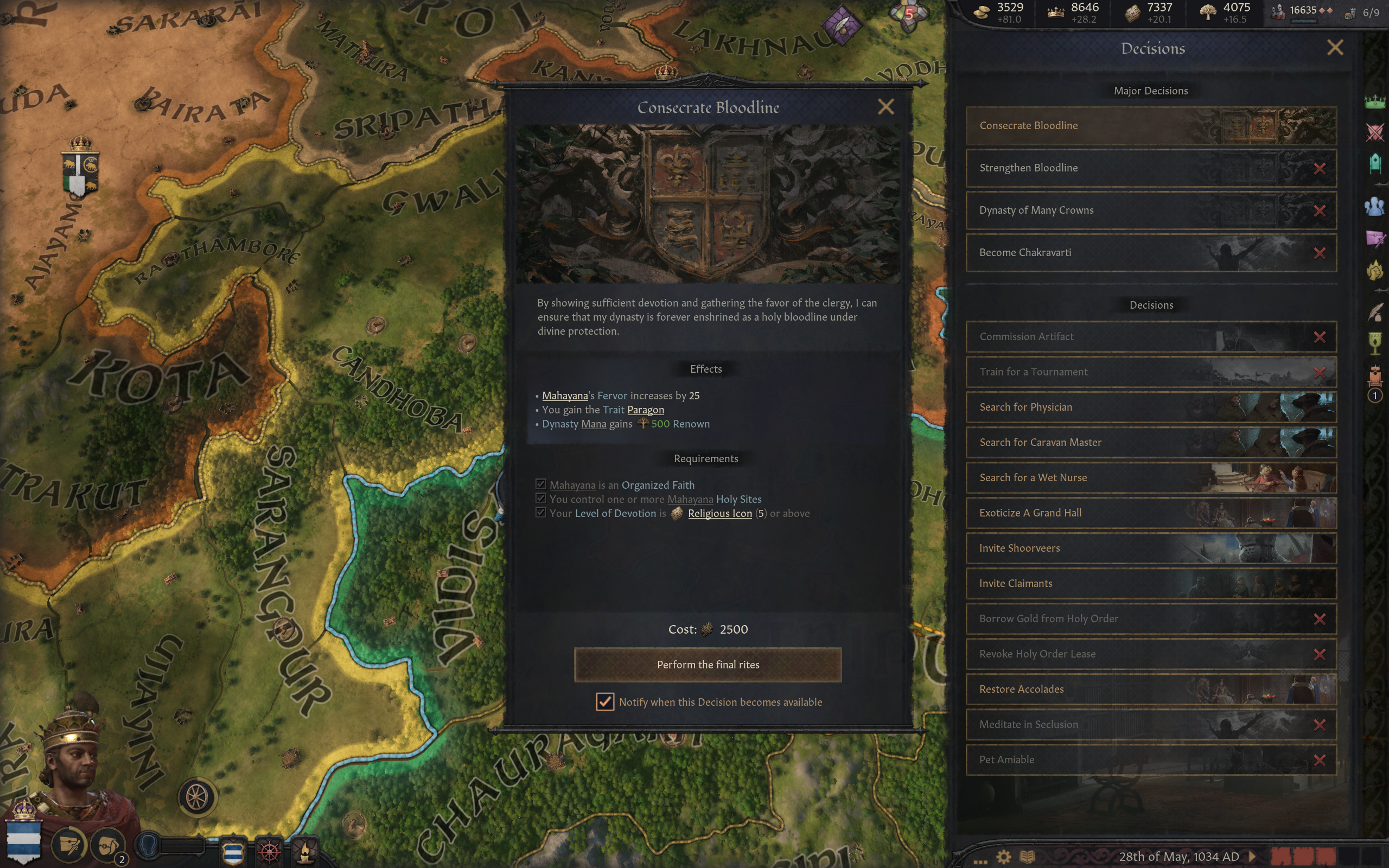The width and height of the screenshot is (1389, 868).
Task: Open the Religious Icon devotion link
Action: click(x=719, y=513)
